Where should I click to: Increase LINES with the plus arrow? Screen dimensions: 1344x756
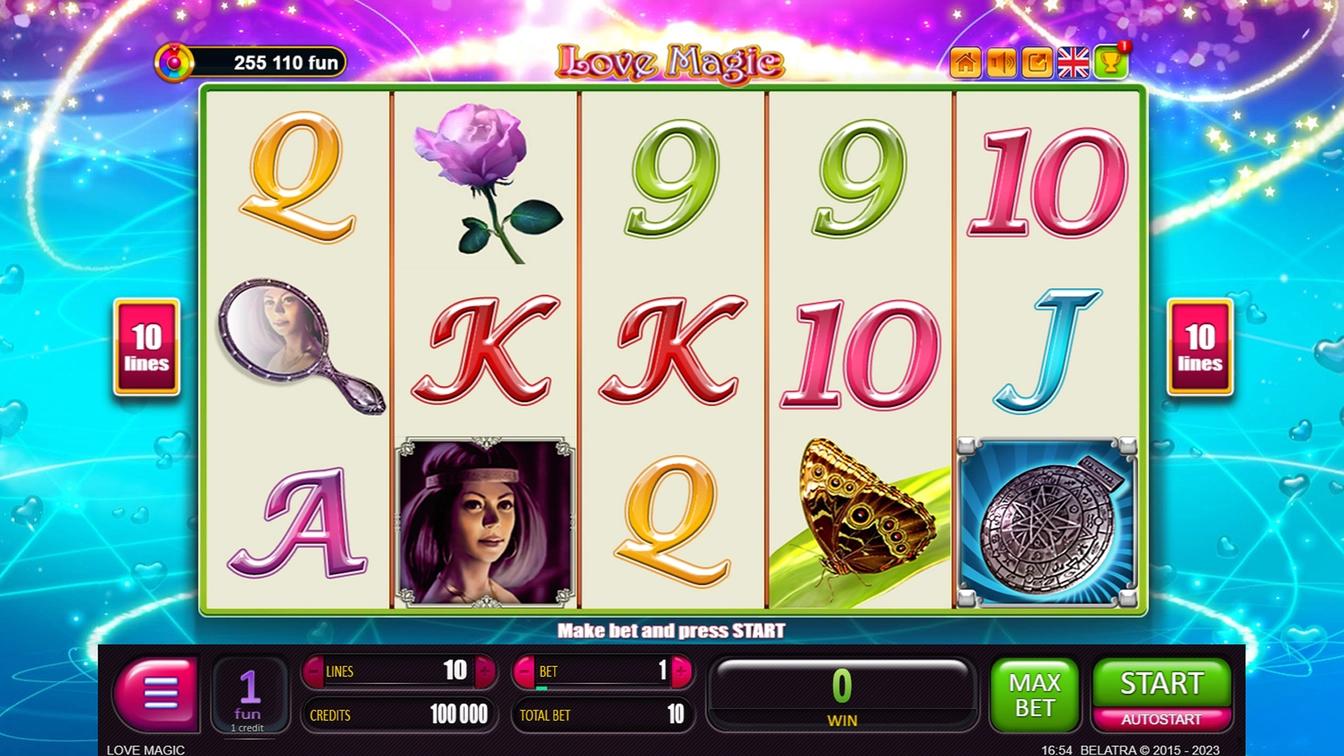click(x=484, y=670)
